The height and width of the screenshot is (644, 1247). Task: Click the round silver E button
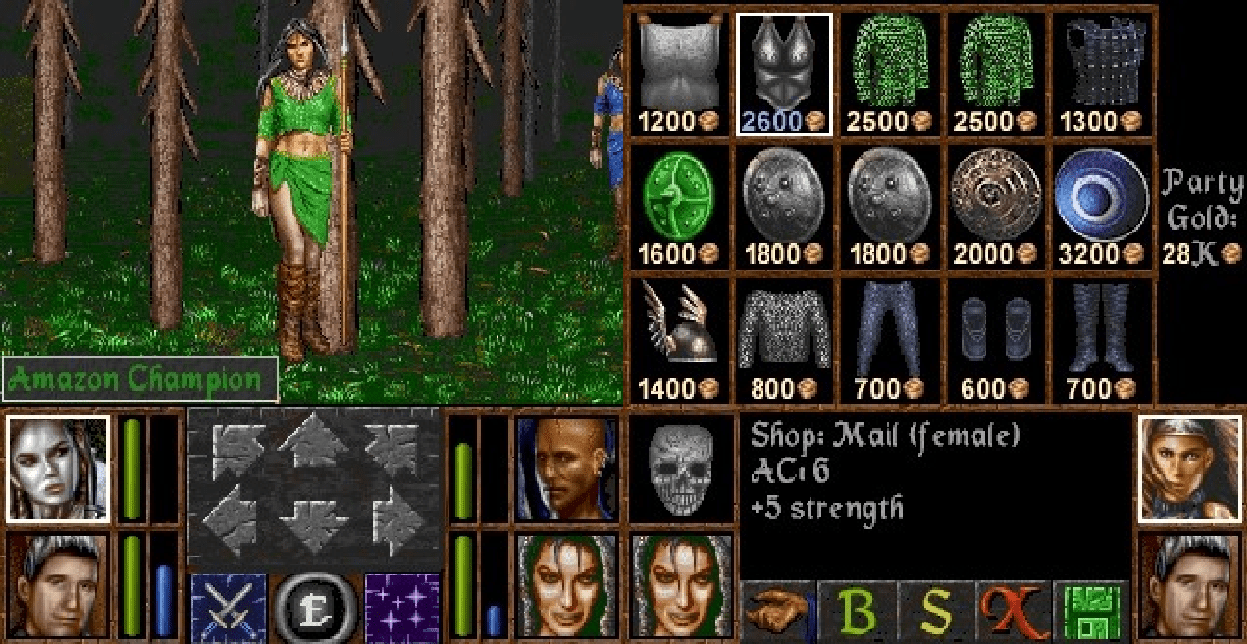pos(315,606)
